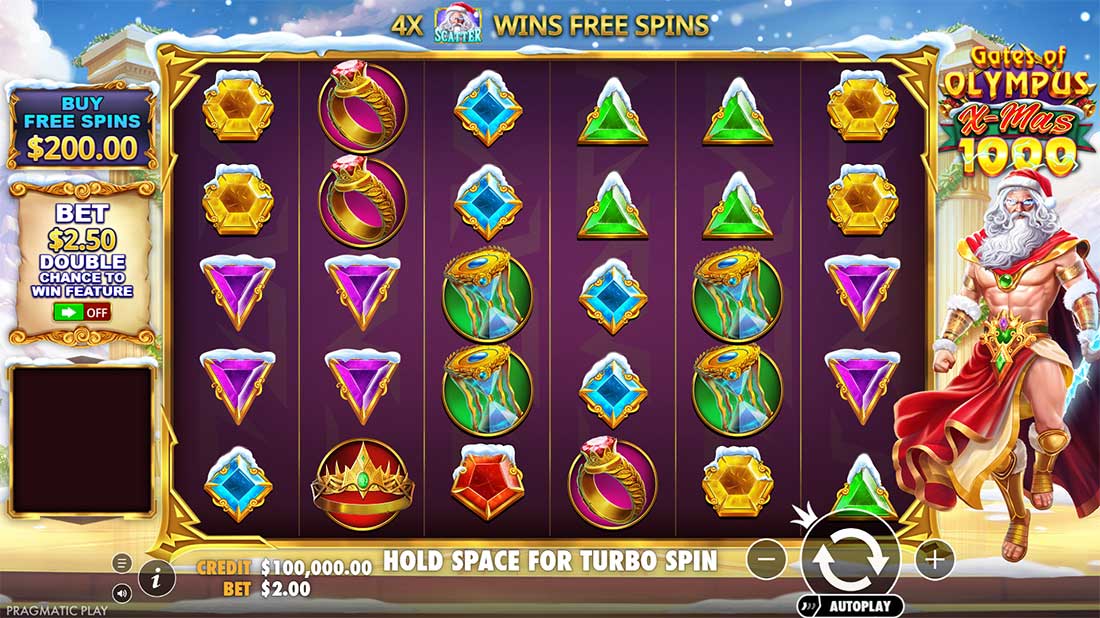Open the Autoplay options

[850, 606]
